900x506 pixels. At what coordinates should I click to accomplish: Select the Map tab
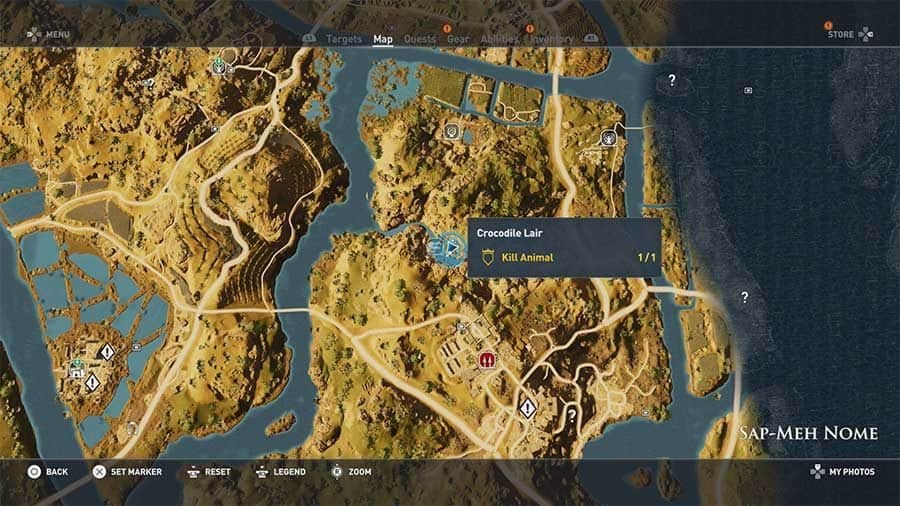(x=383, y=40)
